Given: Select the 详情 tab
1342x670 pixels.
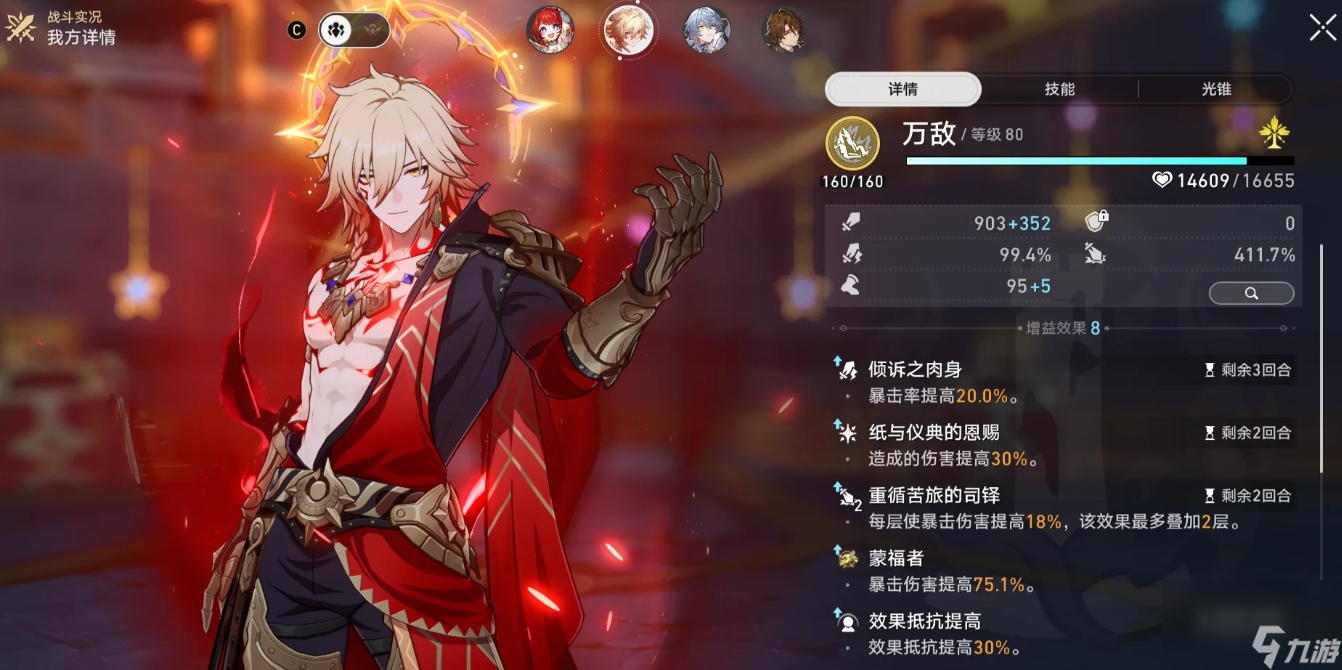Looking at the screenshot, I should (x=903, y=89).
